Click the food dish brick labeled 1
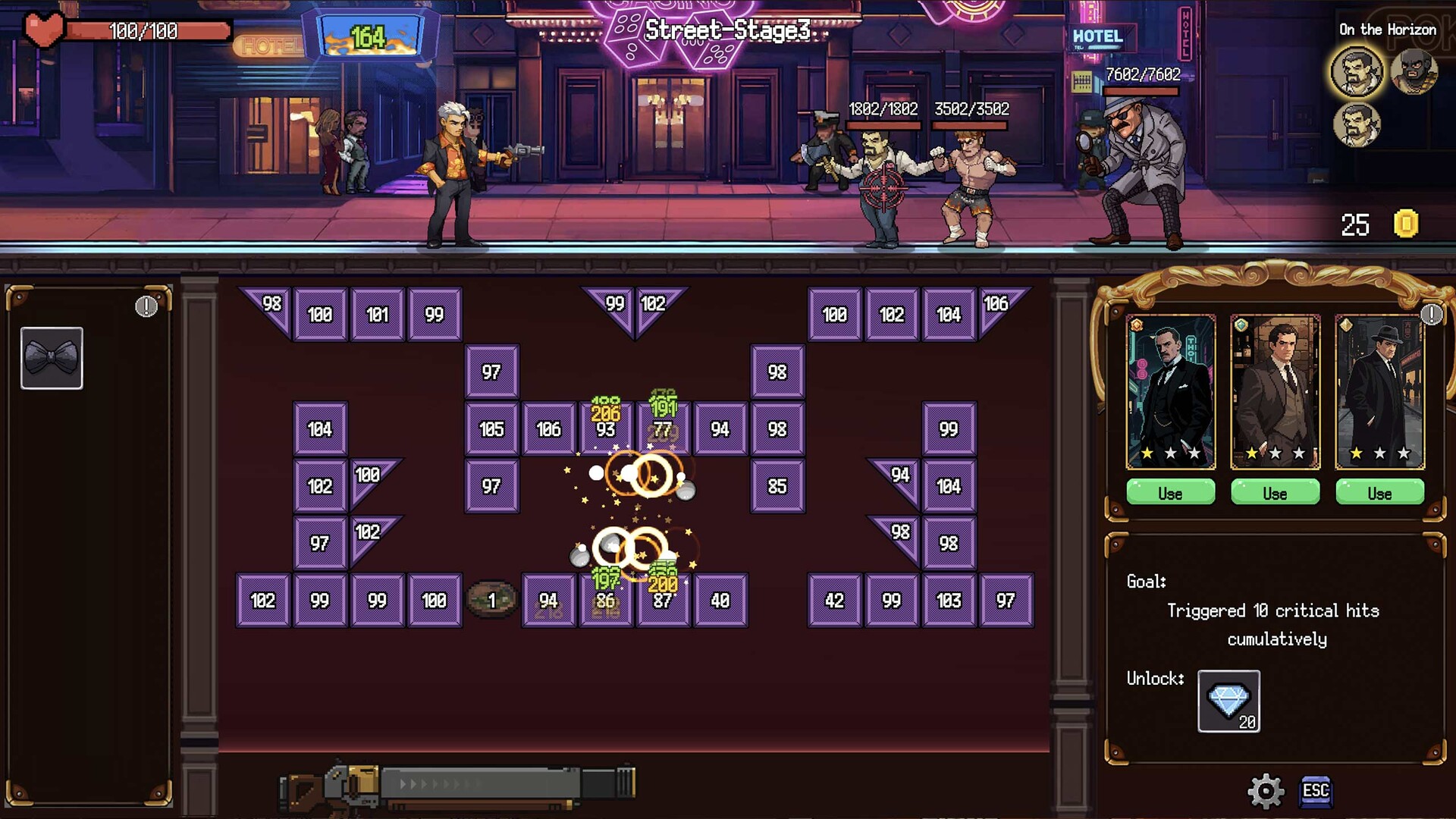The height and width of the screenshot is (819, 1456). point(491,599)
